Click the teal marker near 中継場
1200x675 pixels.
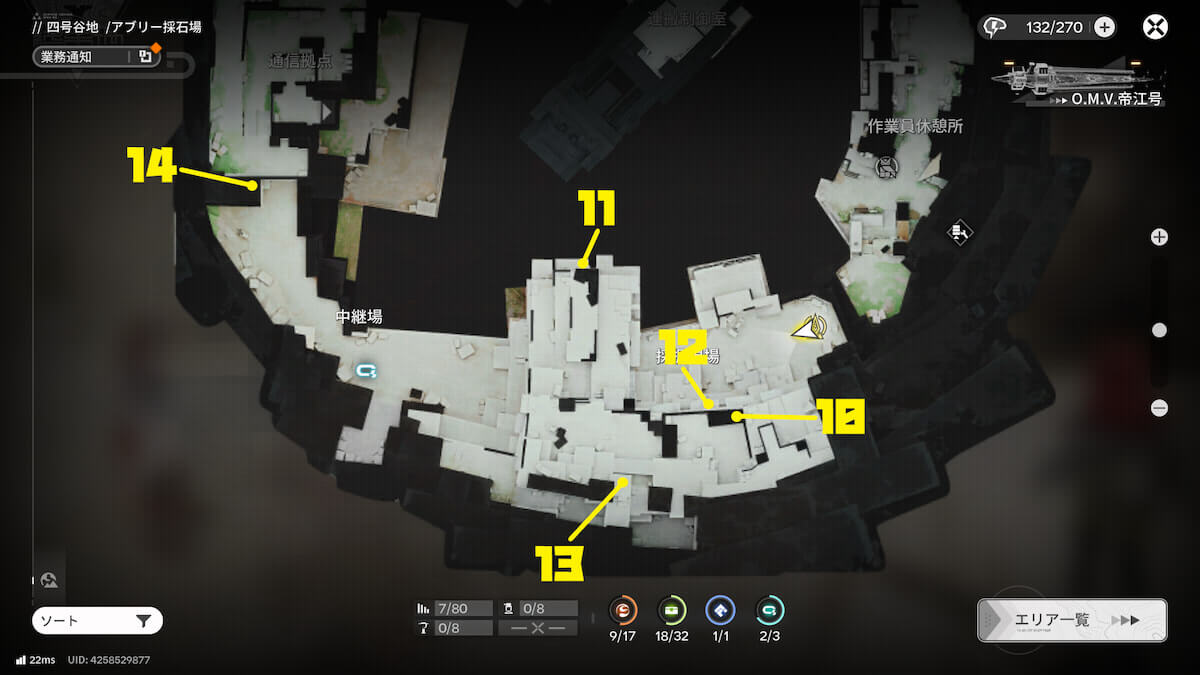367,371
